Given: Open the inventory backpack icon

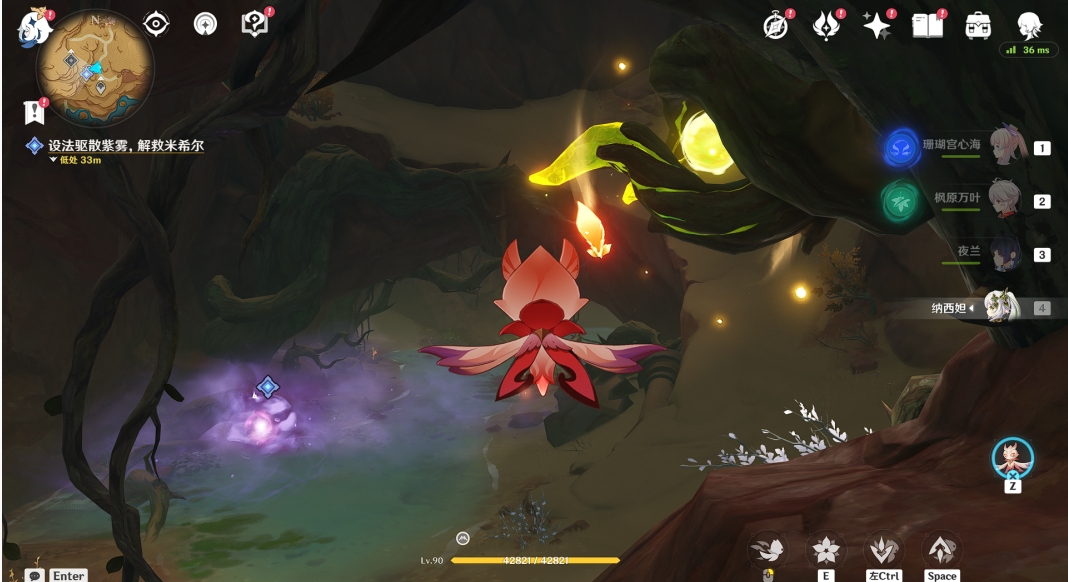Looking at the screenshot, I should click(x=978, y=27).
